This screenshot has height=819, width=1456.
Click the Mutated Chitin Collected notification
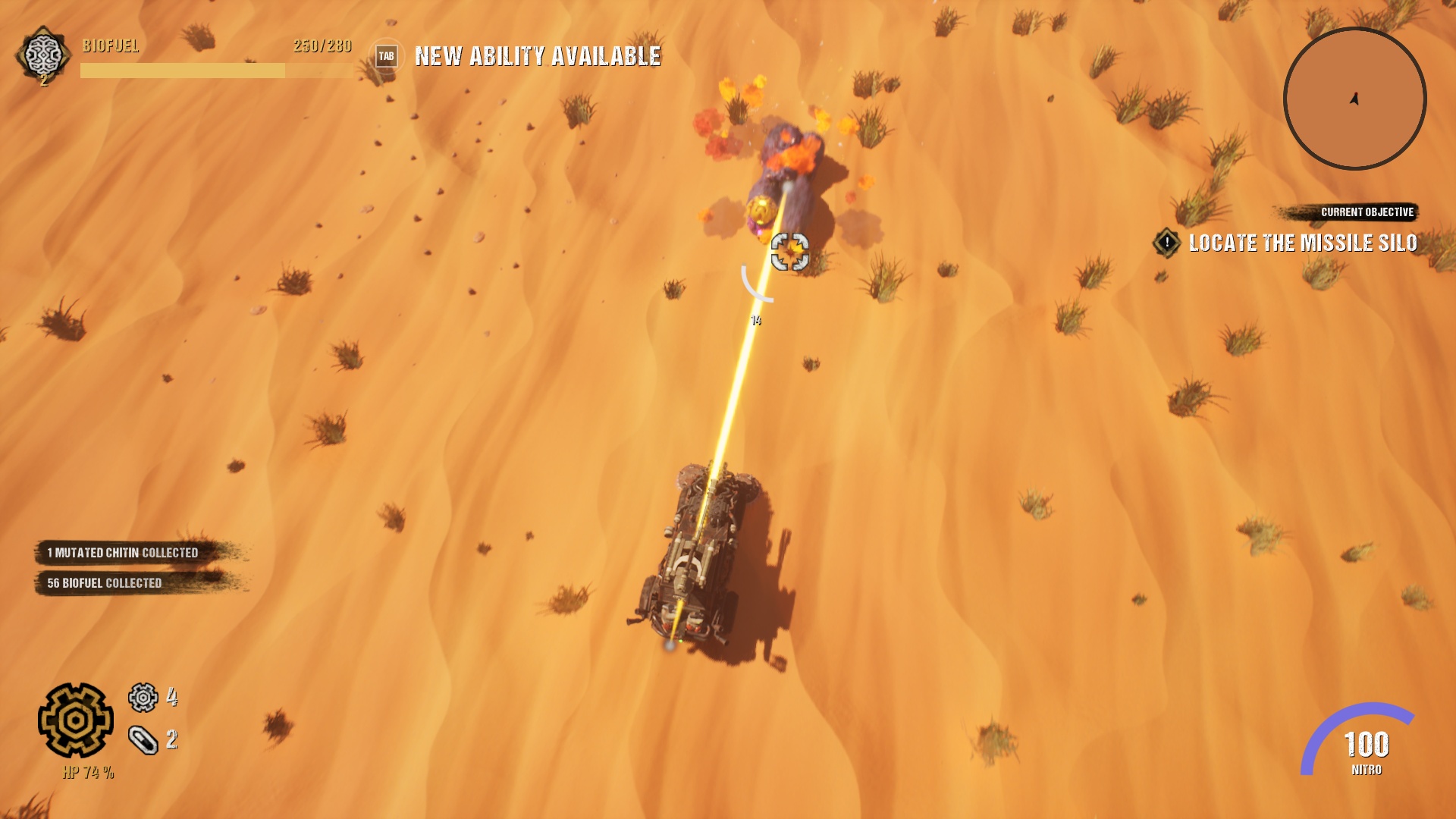[x=123, y=553]
